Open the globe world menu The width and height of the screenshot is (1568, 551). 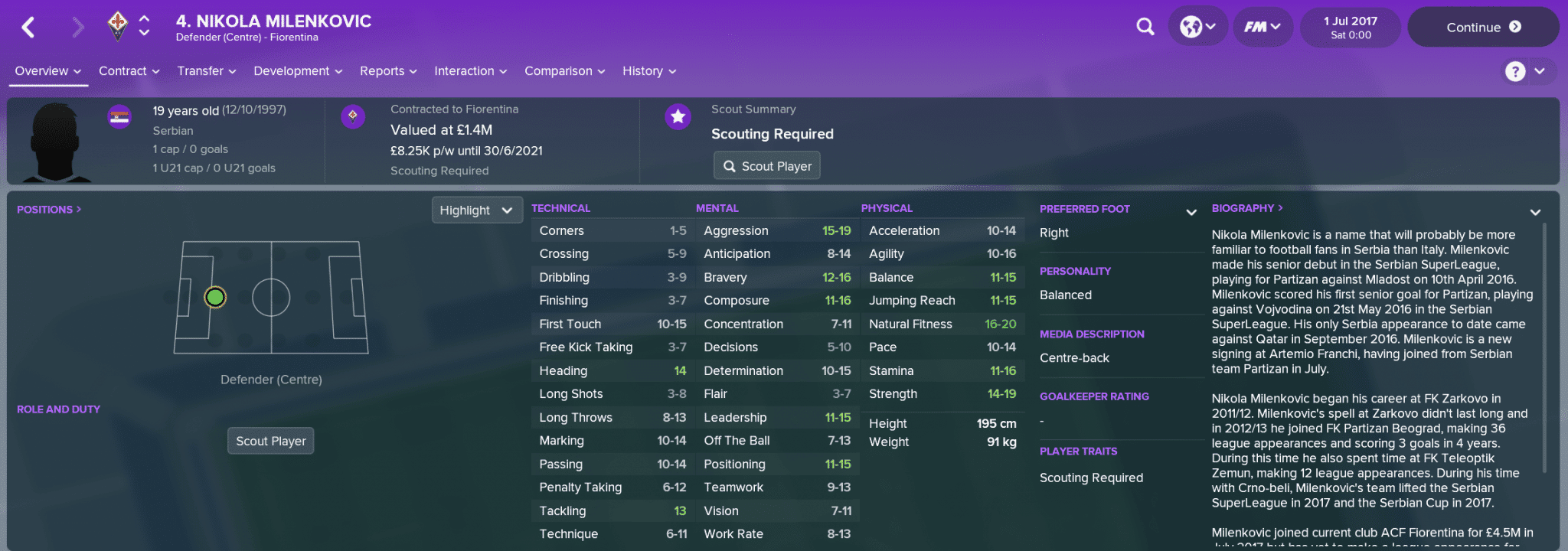click(1197, 28)
